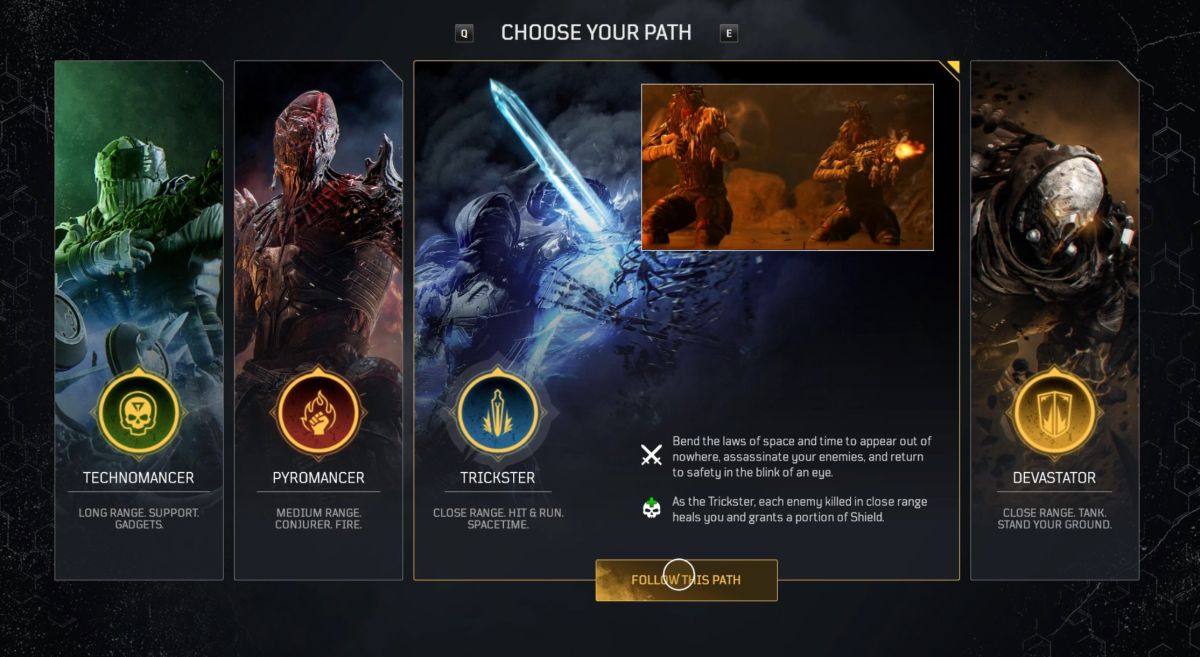Open the Trickster gameplay preview video
The image size is (1200, 657).
tap(787, 167)
